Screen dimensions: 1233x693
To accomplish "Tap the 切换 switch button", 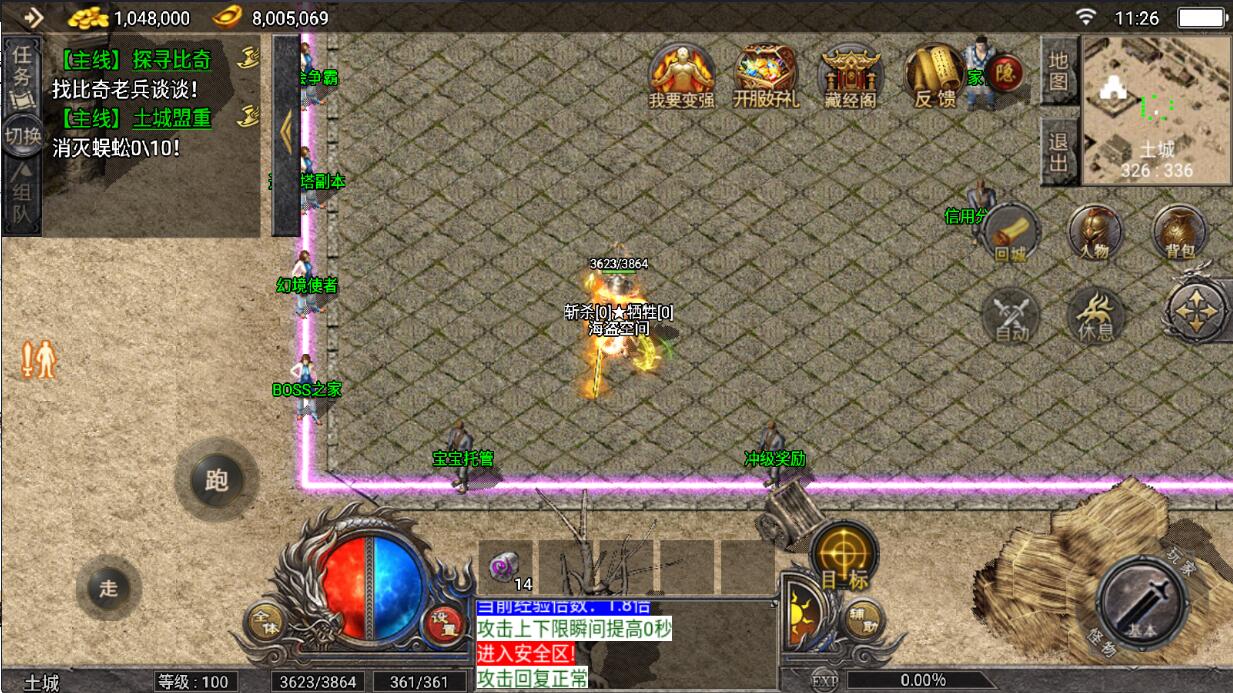I will click(21, 136).
